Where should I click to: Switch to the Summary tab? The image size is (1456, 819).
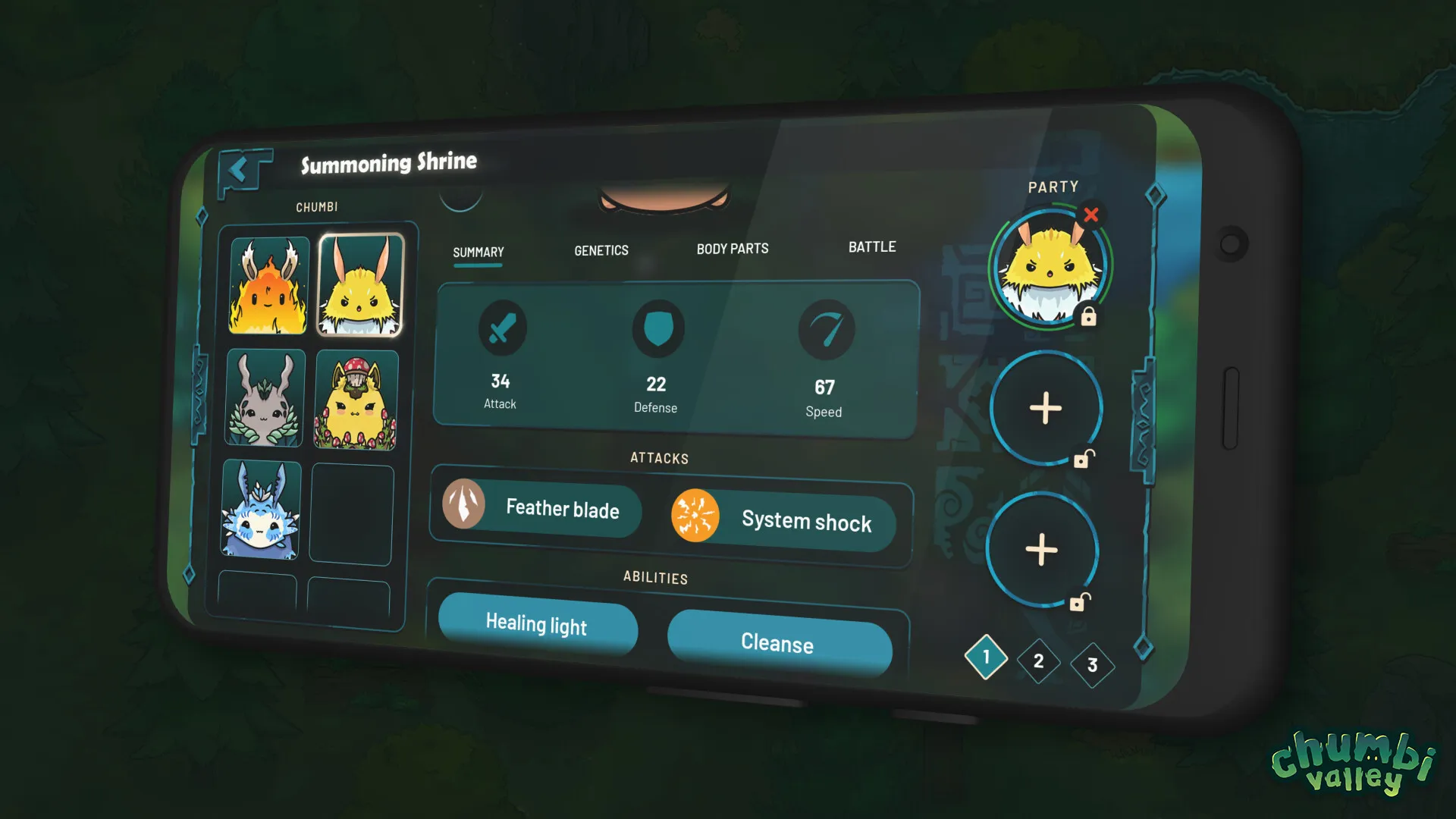pos(478,253)
